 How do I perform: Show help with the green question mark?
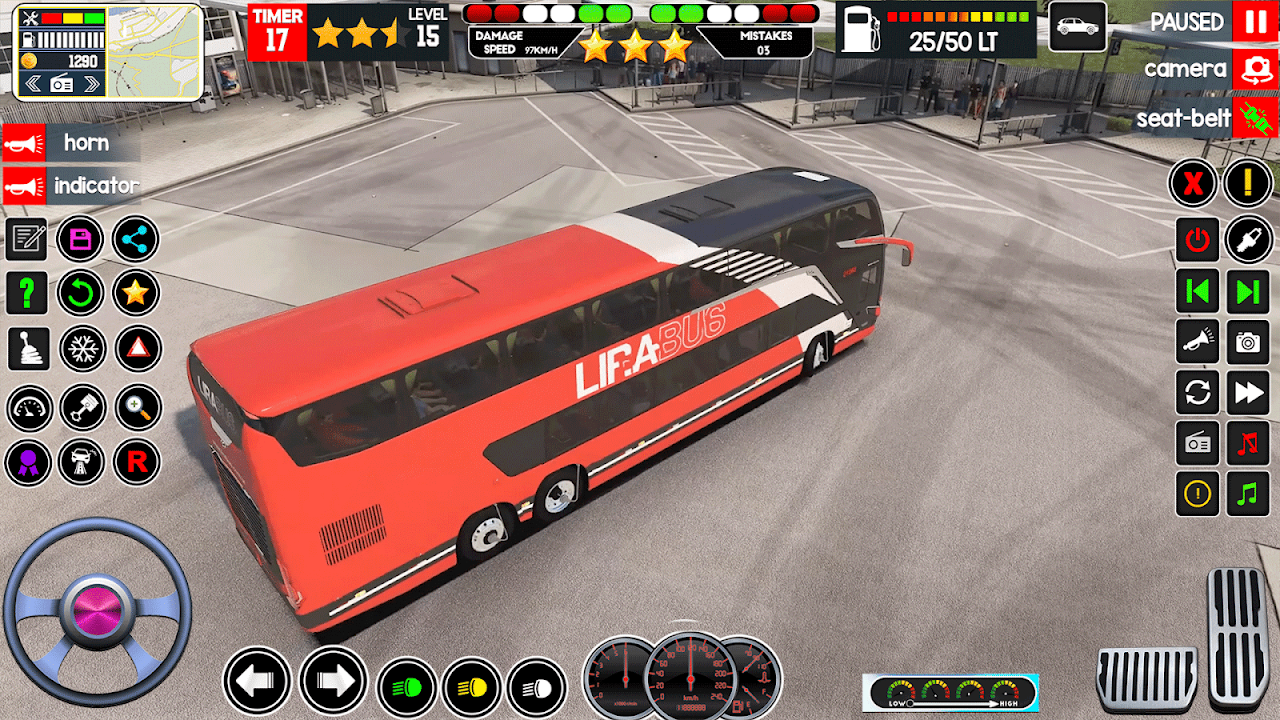pos(27,293)
